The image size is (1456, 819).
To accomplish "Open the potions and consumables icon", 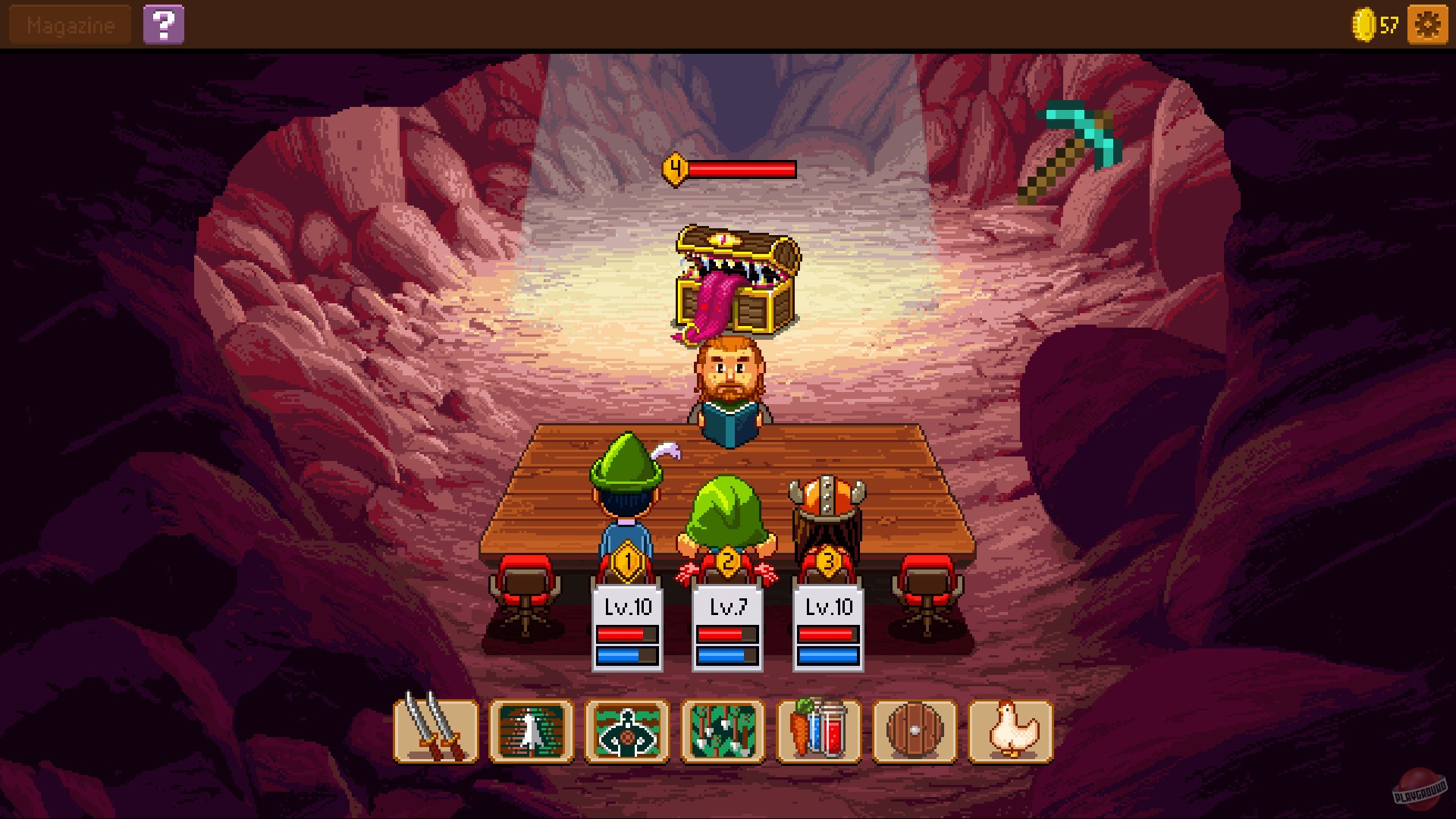I will 818,733.
